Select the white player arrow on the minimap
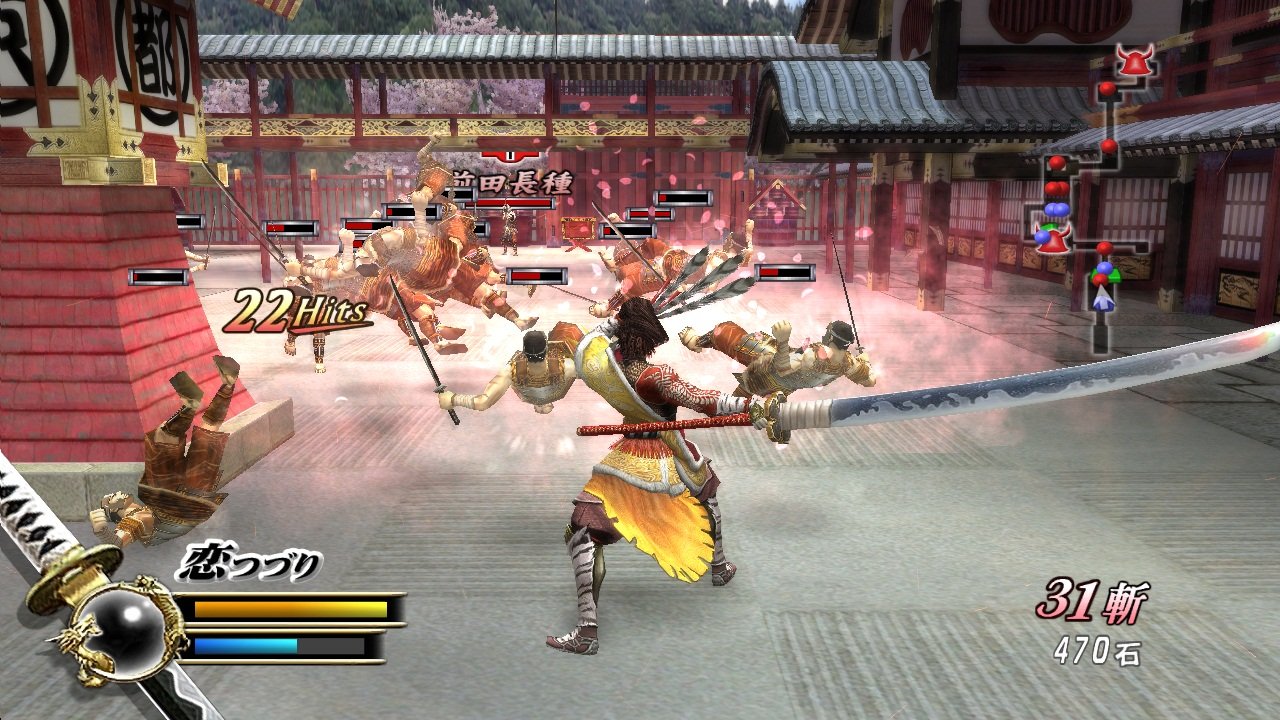The height and width of the screenshot is (720, 1280). pos(1103,298)
